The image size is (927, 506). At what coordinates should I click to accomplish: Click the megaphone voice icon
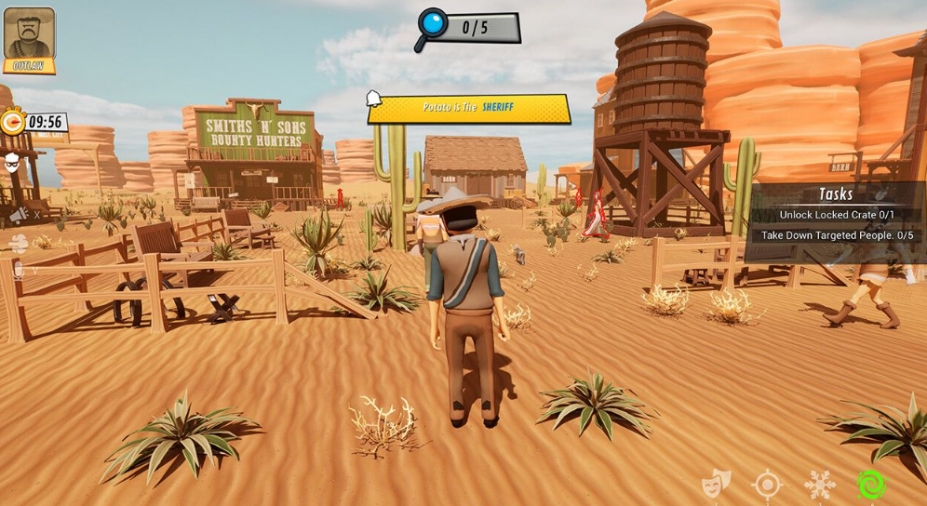point(17,214)
